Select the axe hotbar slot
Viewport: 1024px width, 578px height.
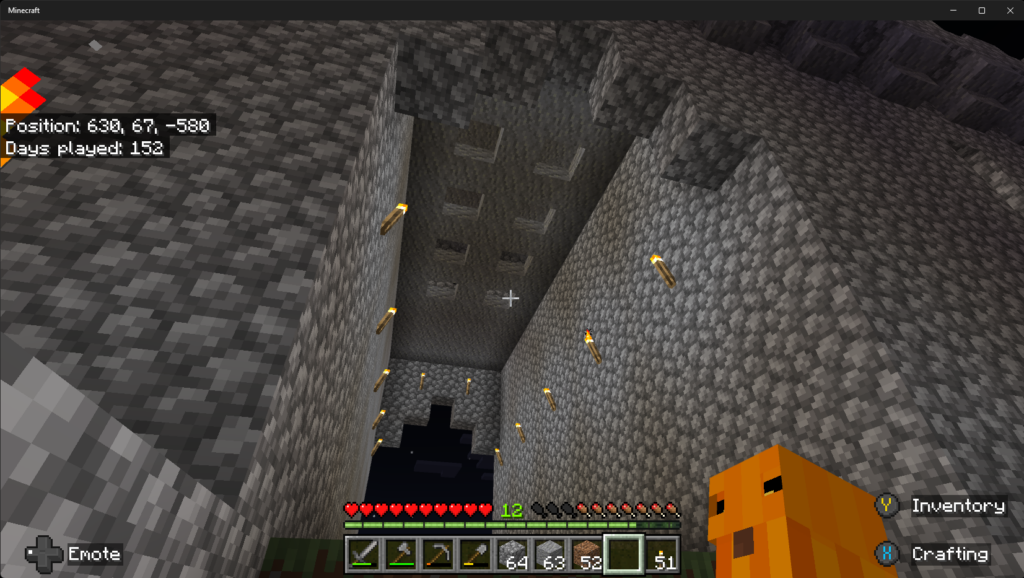pos(401,553)
